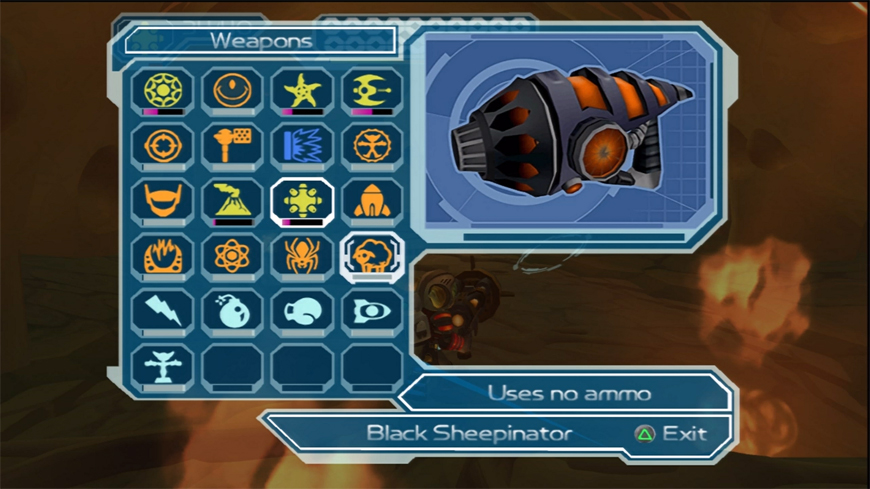Select the black sheep weapon icon
Screen dimensions: 870x489
coord(372,257)
